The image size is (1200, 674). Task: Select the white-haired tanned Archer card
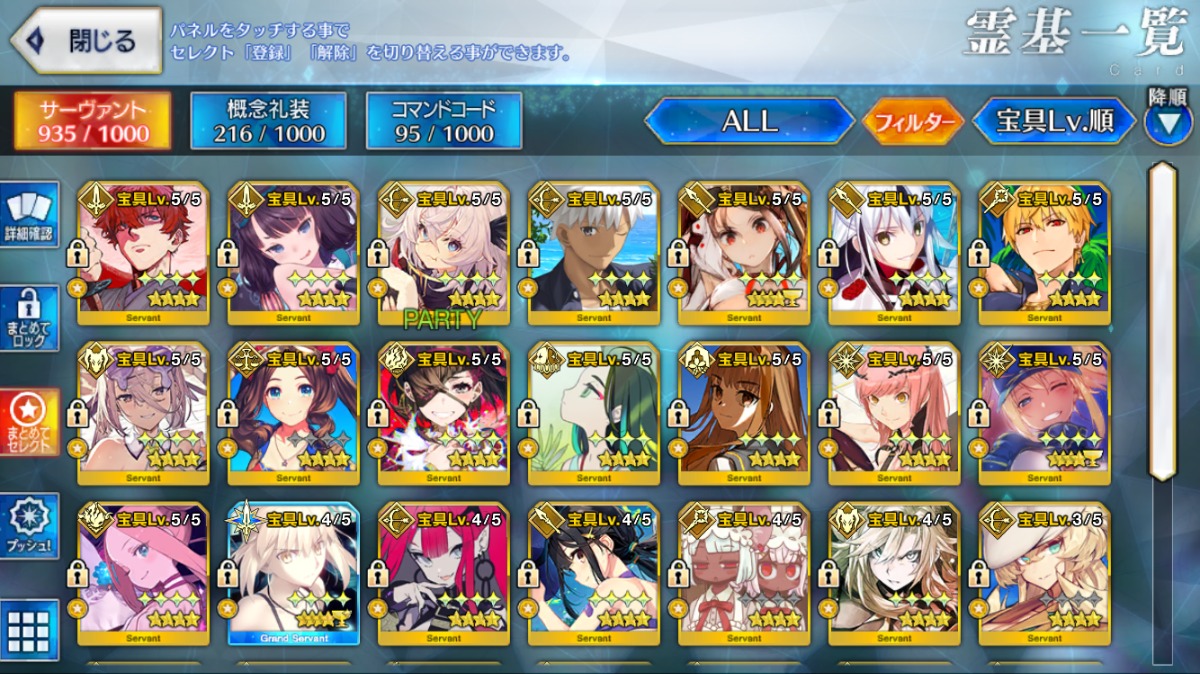(x=593, y=254)
